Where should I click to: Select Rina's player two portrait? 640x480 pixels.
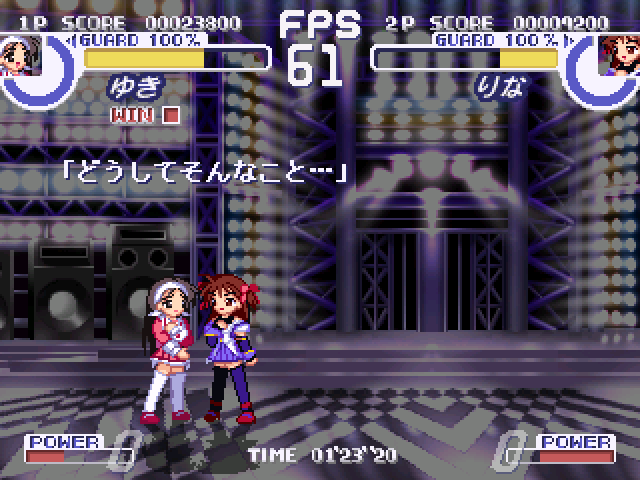(x=618, y=51)
